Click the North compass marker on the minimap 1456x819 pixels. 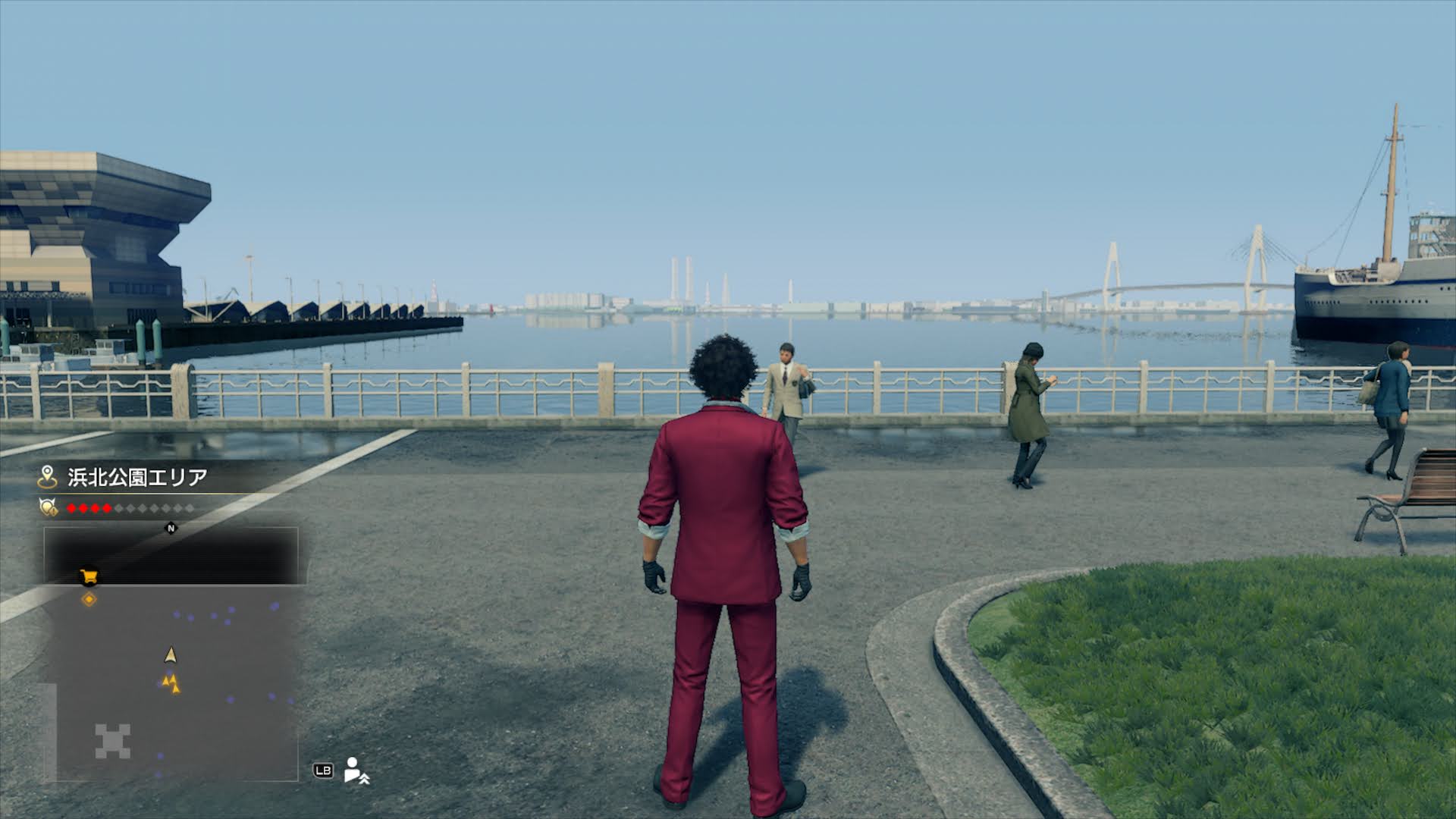pos(171,529)
